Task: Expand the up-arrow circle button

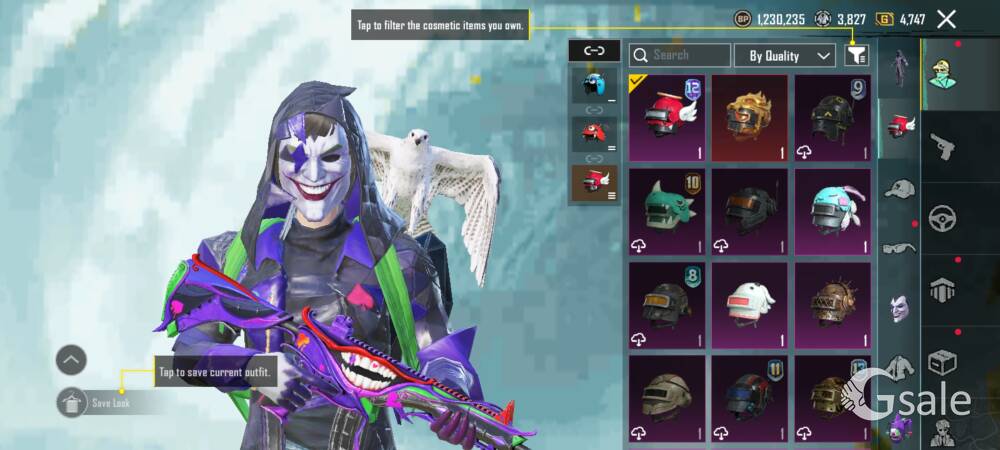Action: click(71, 360)
